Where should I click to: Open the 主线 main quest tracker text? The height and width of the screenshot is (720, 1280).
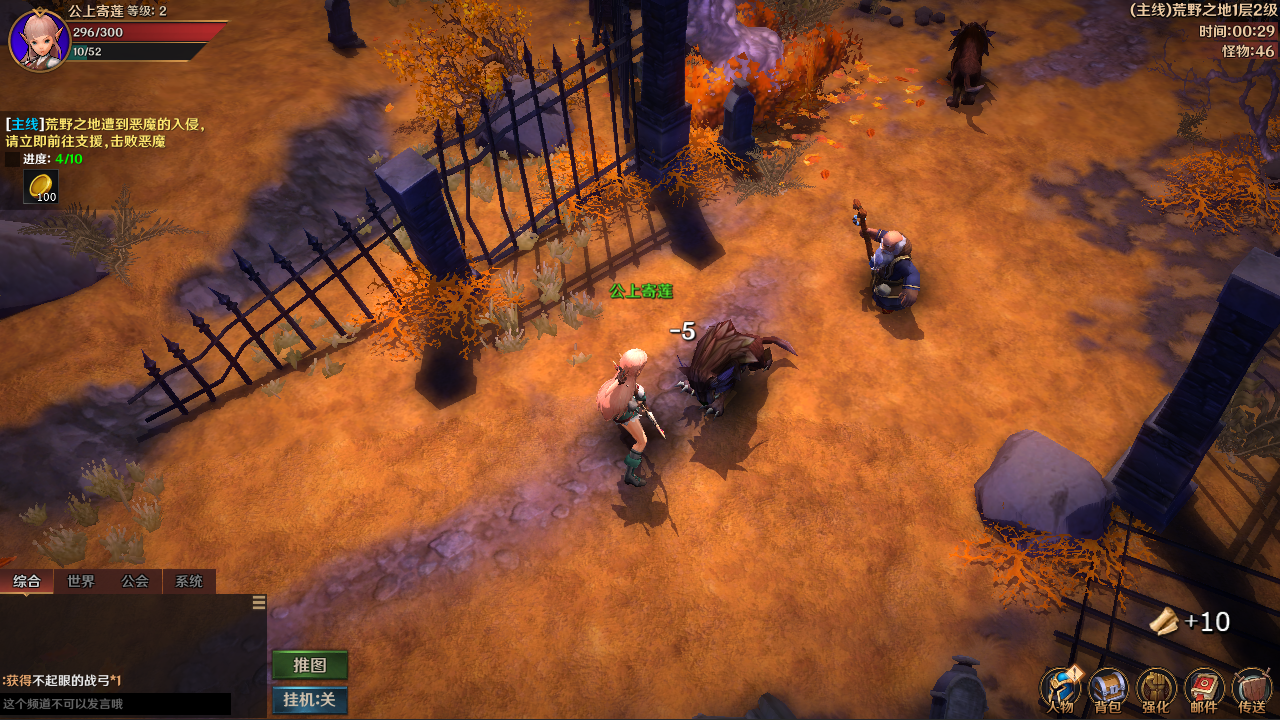click(105, 133)
